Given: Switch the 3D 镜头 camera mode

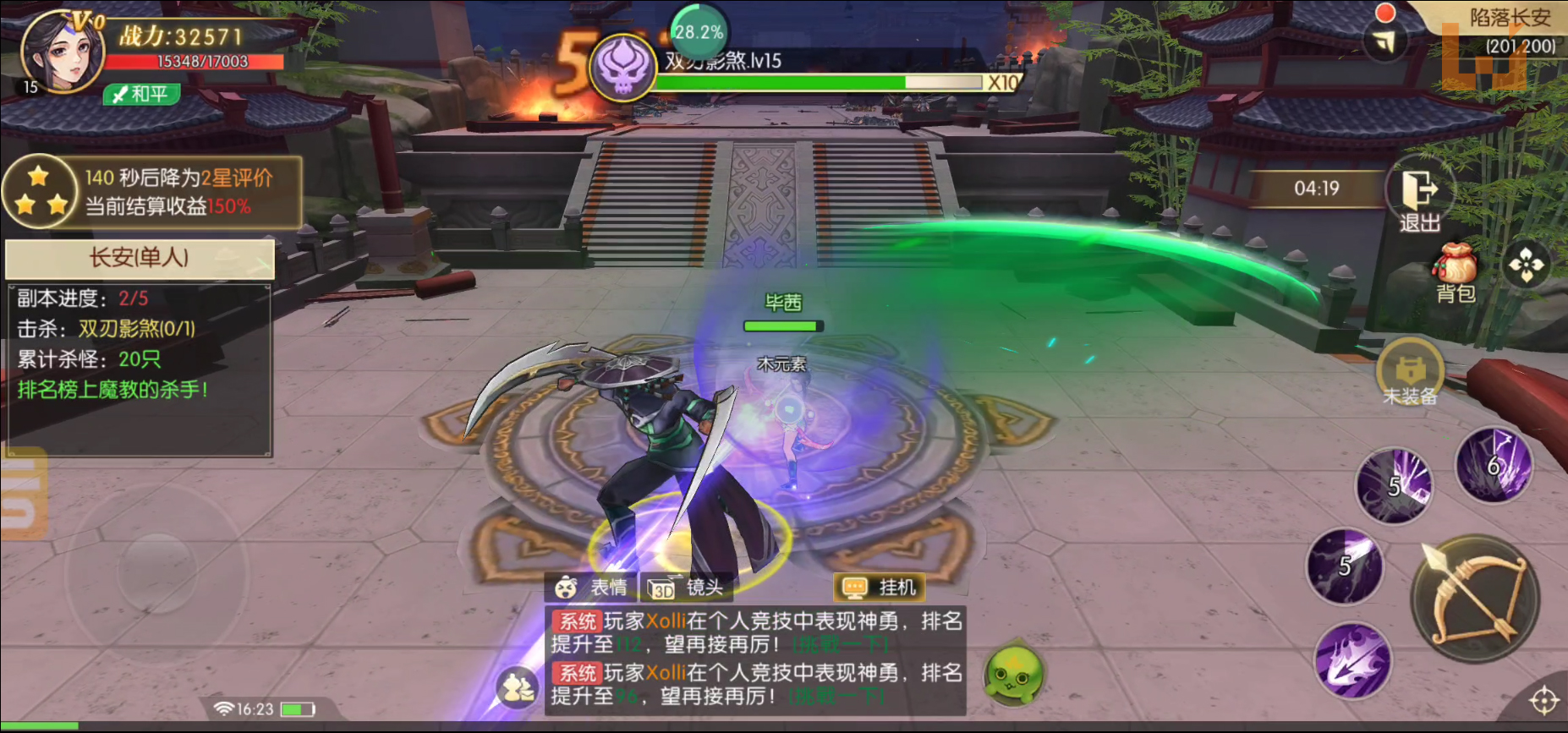Looking at the screenshot, I should pyautogui.click(x=687, y=588).
